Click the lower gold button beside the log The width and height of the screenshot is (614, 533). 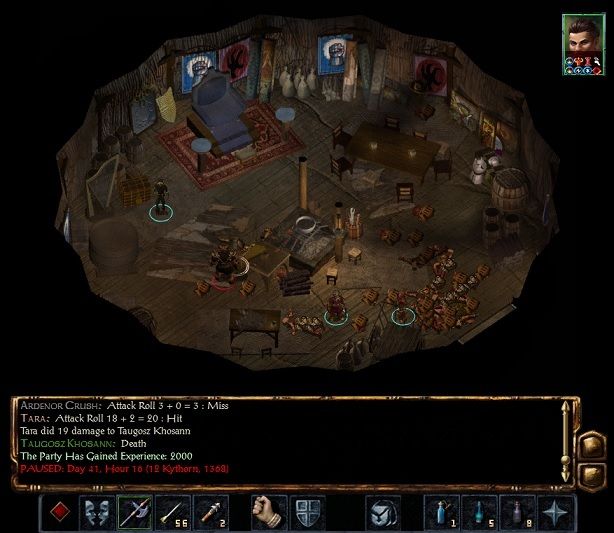coord(591,471)
